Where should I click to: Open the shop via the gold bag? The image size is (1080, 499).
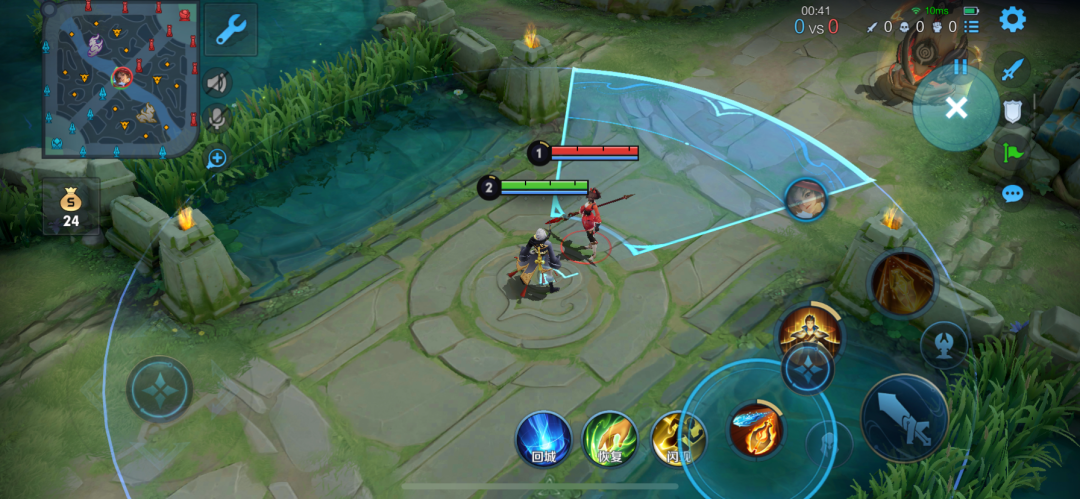point(71,204)
